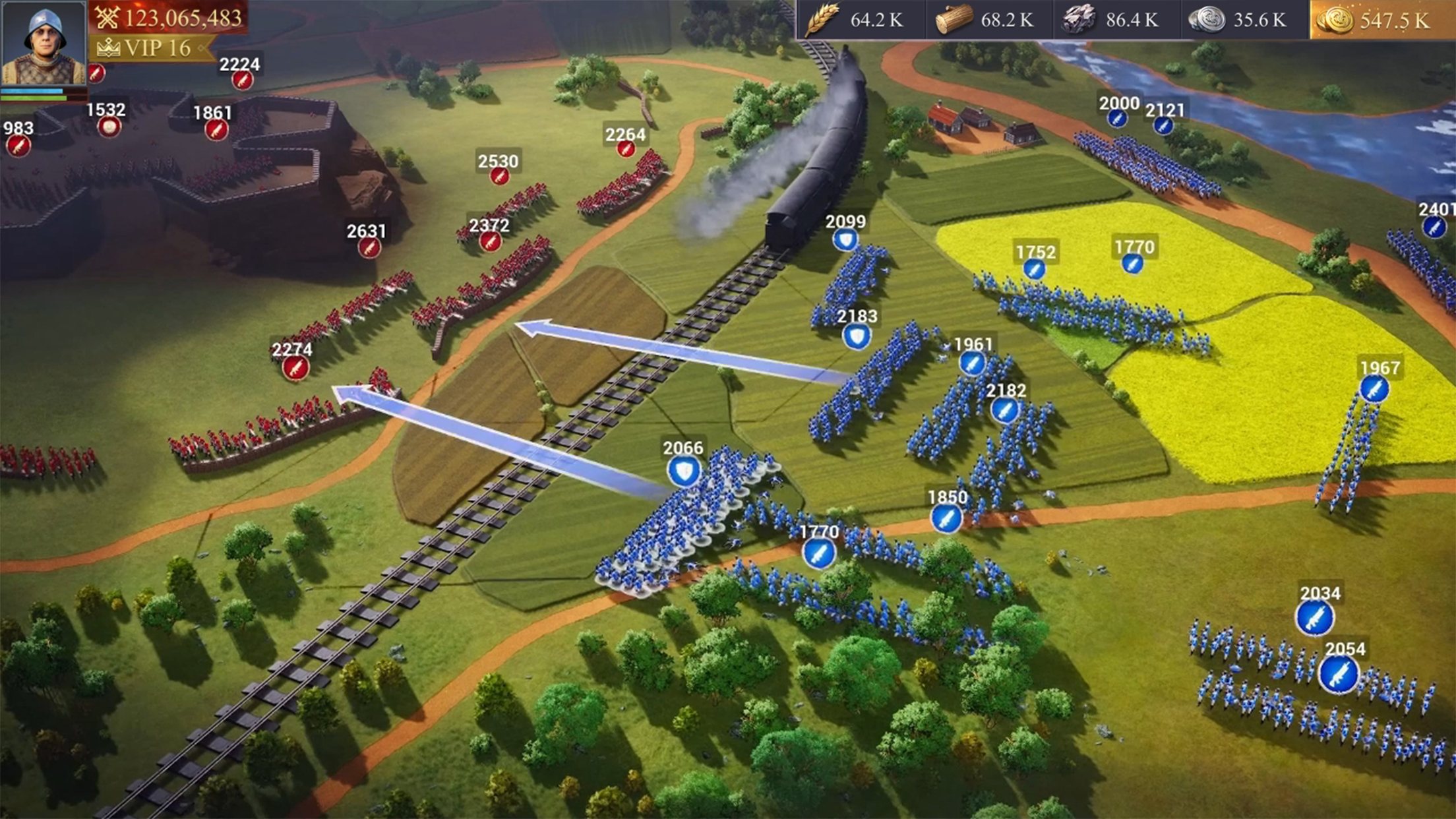Image resolution: width=1456 pixels, height=819 pixels.
Task: Target red enemy unit marker 2631
Action: (x=369, y=248)
